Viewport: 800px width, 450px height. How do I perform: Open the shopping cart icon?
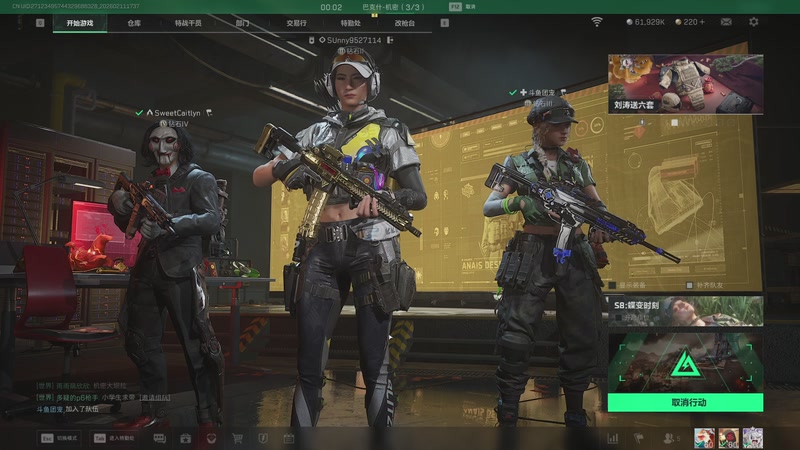pyautogui.click(x=238, y=438)
